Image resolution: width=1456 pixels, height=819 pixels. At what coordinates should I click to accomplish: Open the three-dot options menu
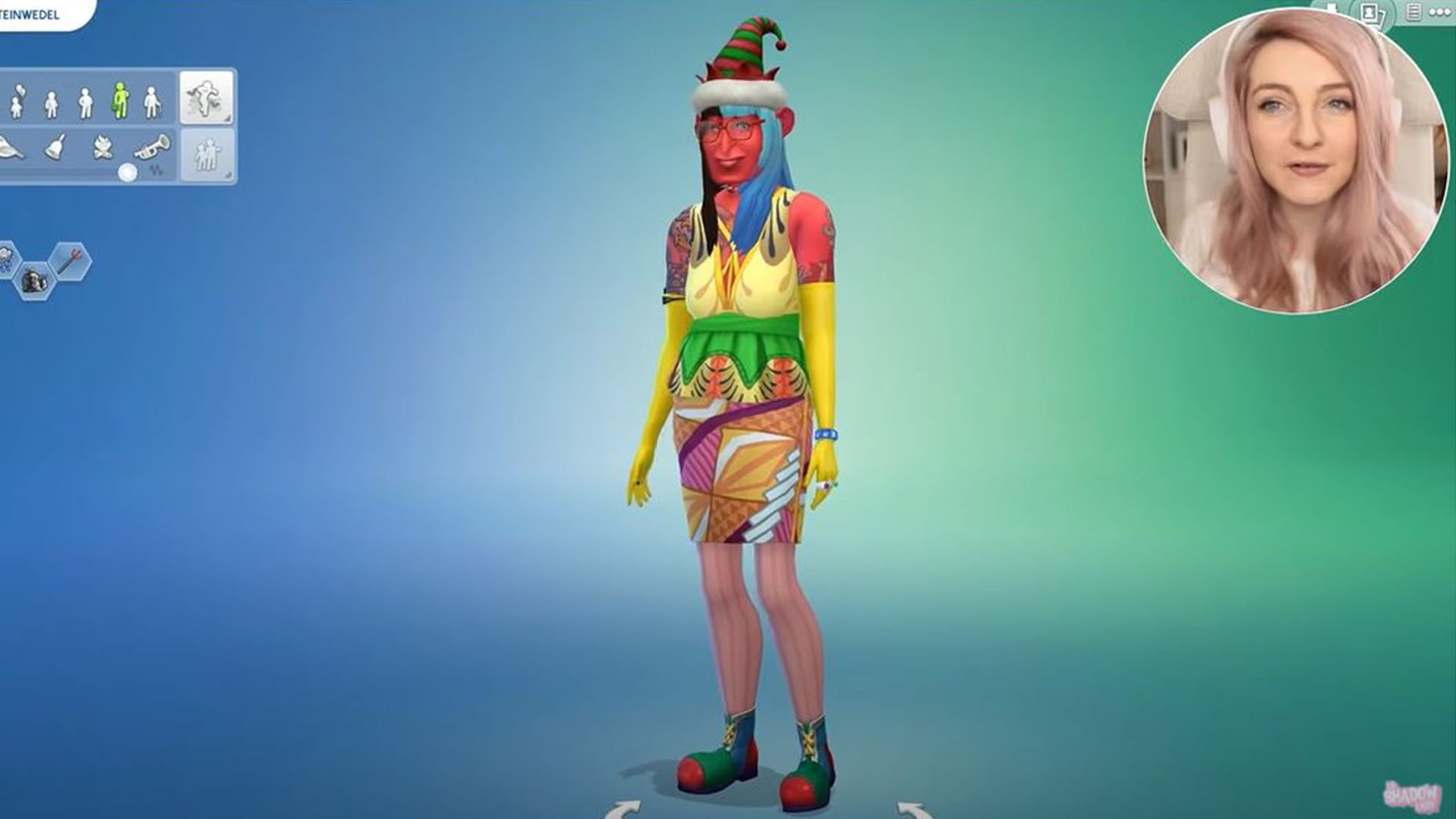(1440, 12)
